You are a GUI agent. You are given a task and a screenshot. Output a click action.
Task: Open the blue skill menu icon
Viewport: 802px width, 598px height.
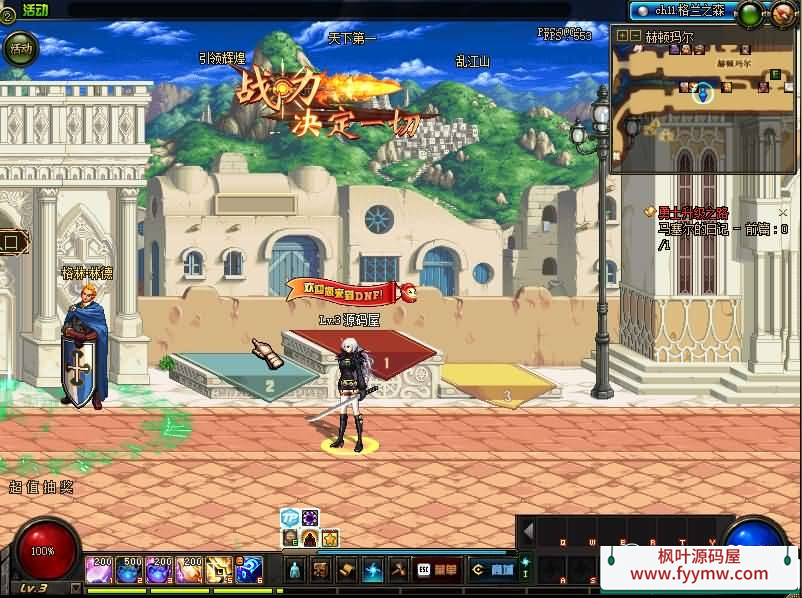click(x=373, y=570)
